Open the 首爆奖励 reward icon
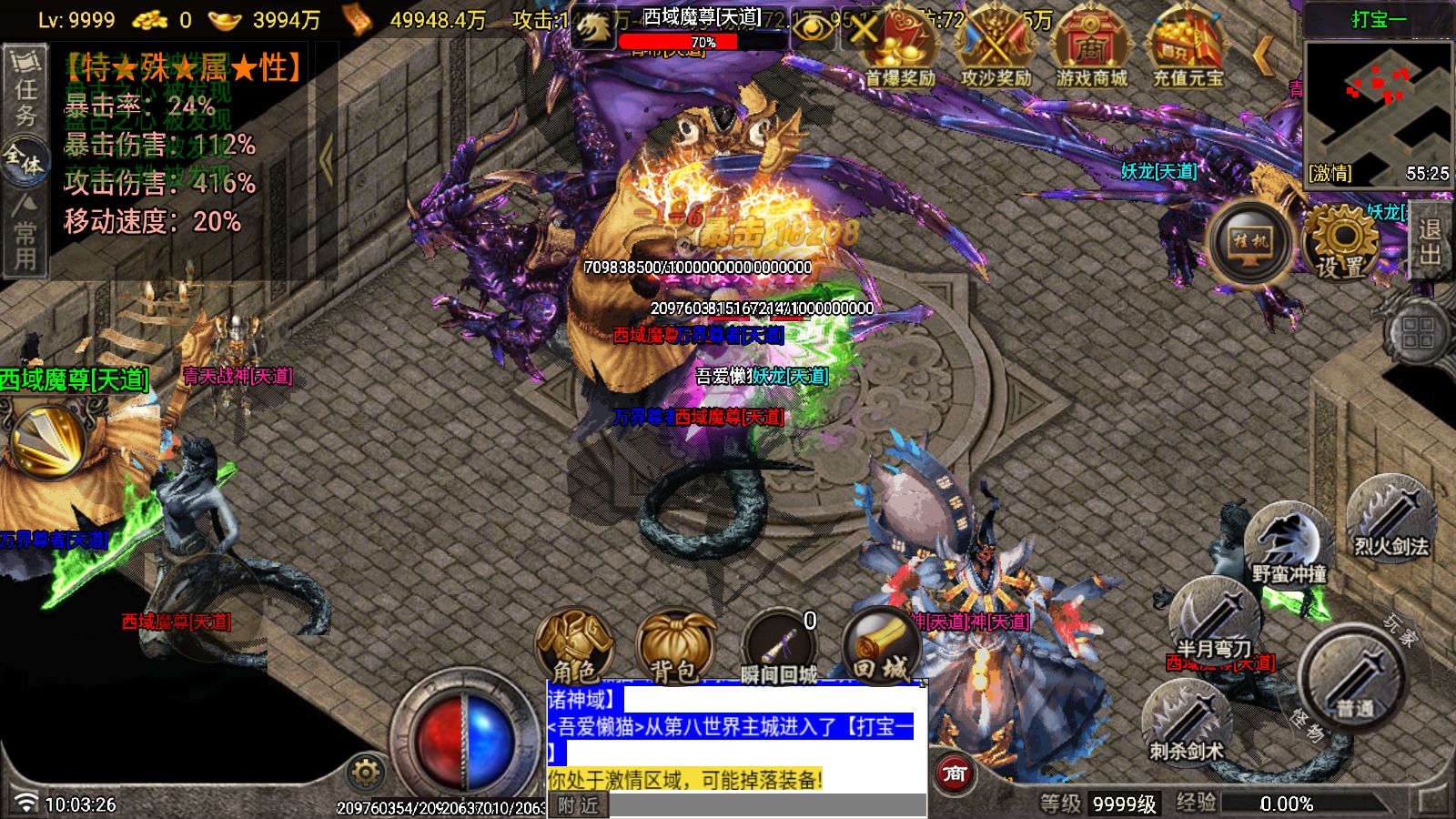Image resolution: width=1456 pixels, height=819 pixels. 900,50
